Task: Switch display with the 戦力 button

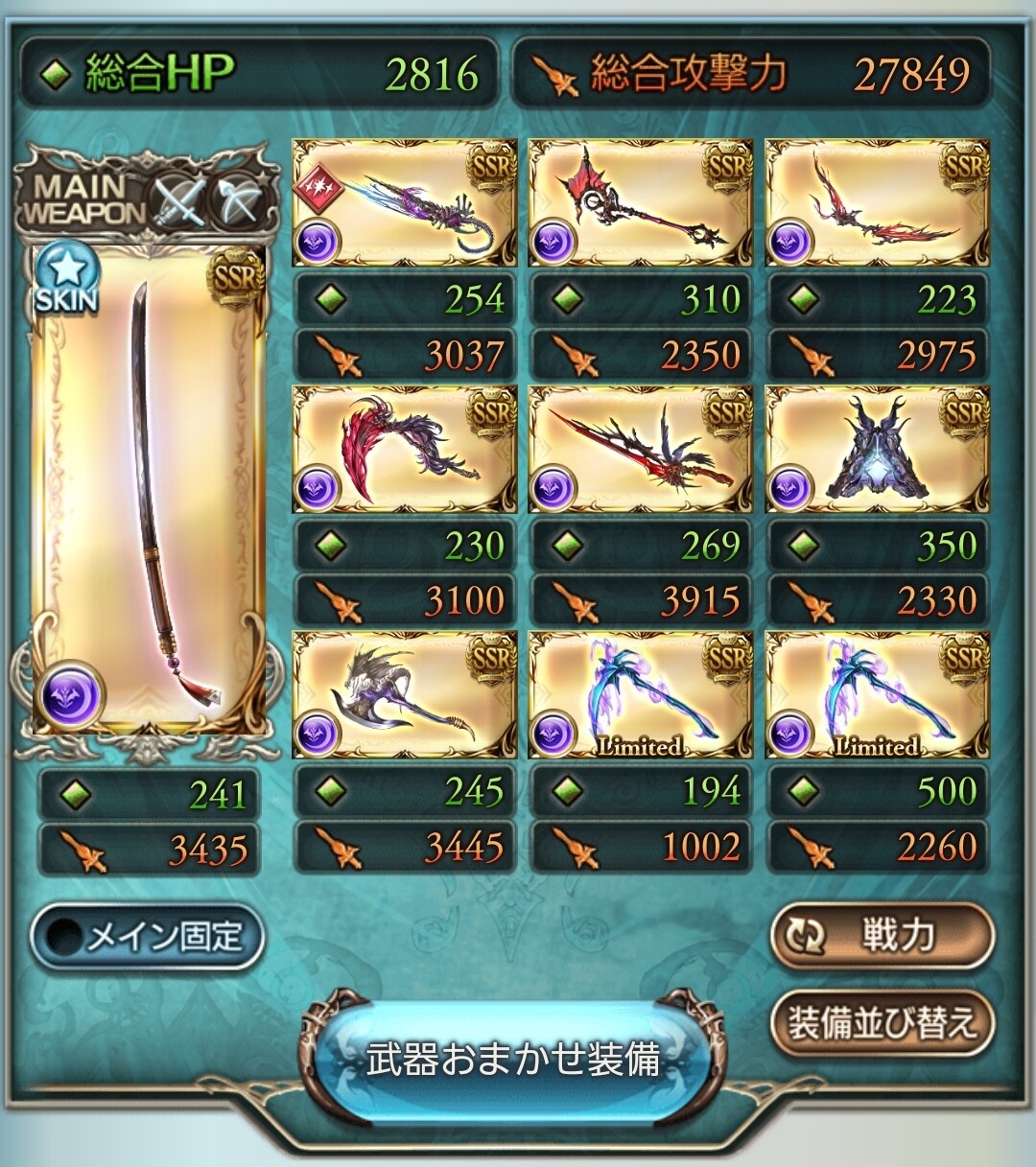Action: pos(881,935)
